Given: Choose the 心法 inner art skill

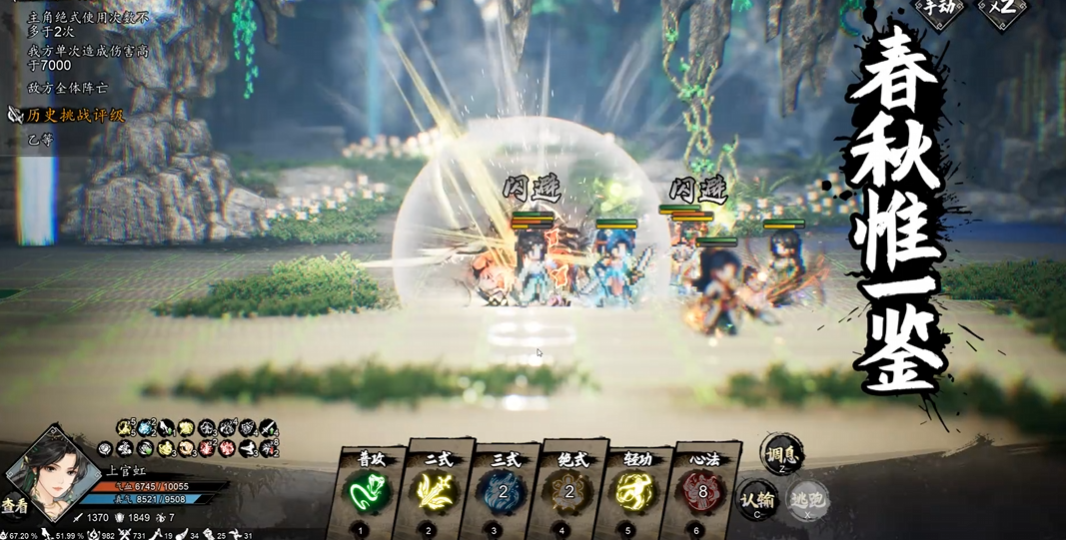Looking at the screenshot, I should point(703,491).
